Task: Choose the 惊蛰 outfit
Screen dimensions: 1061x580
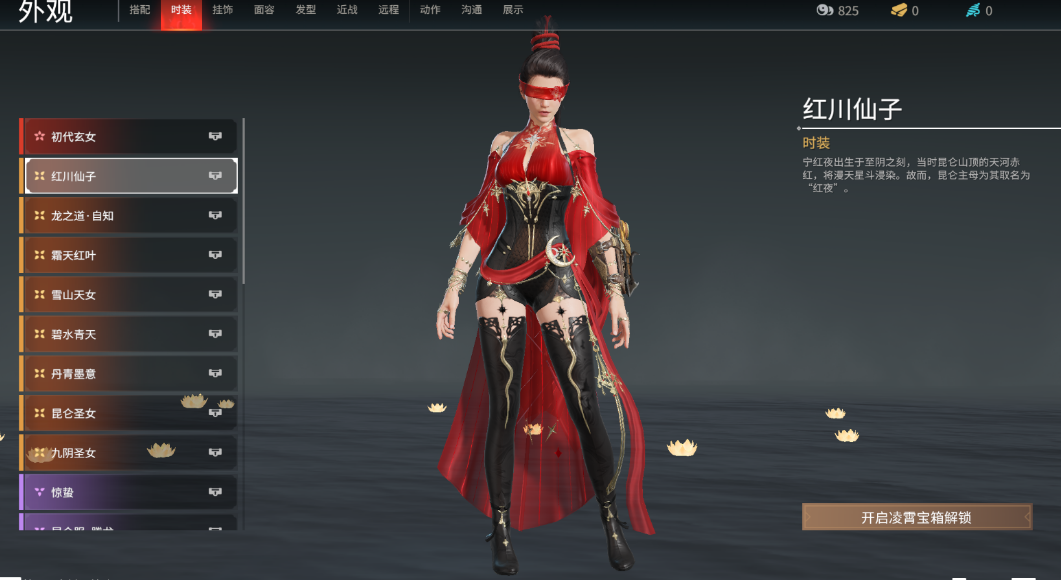Action: coord(128,492)
